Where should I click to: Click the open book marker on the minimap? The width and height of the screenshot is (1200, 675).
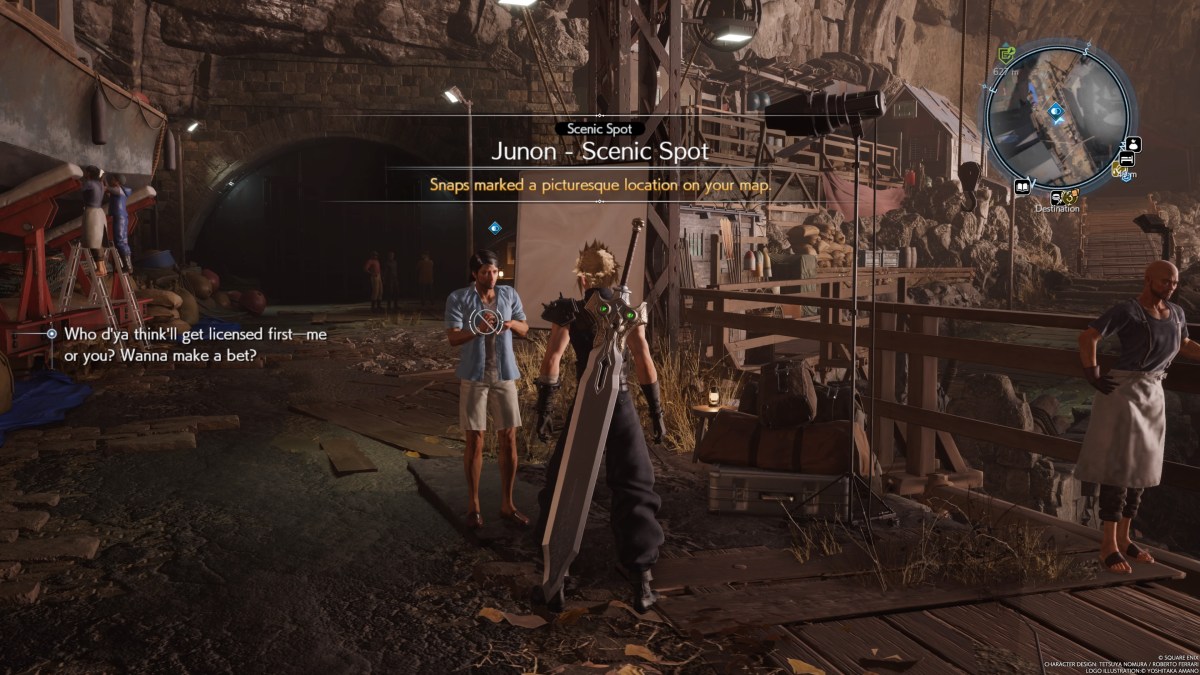pos(1022,186)
